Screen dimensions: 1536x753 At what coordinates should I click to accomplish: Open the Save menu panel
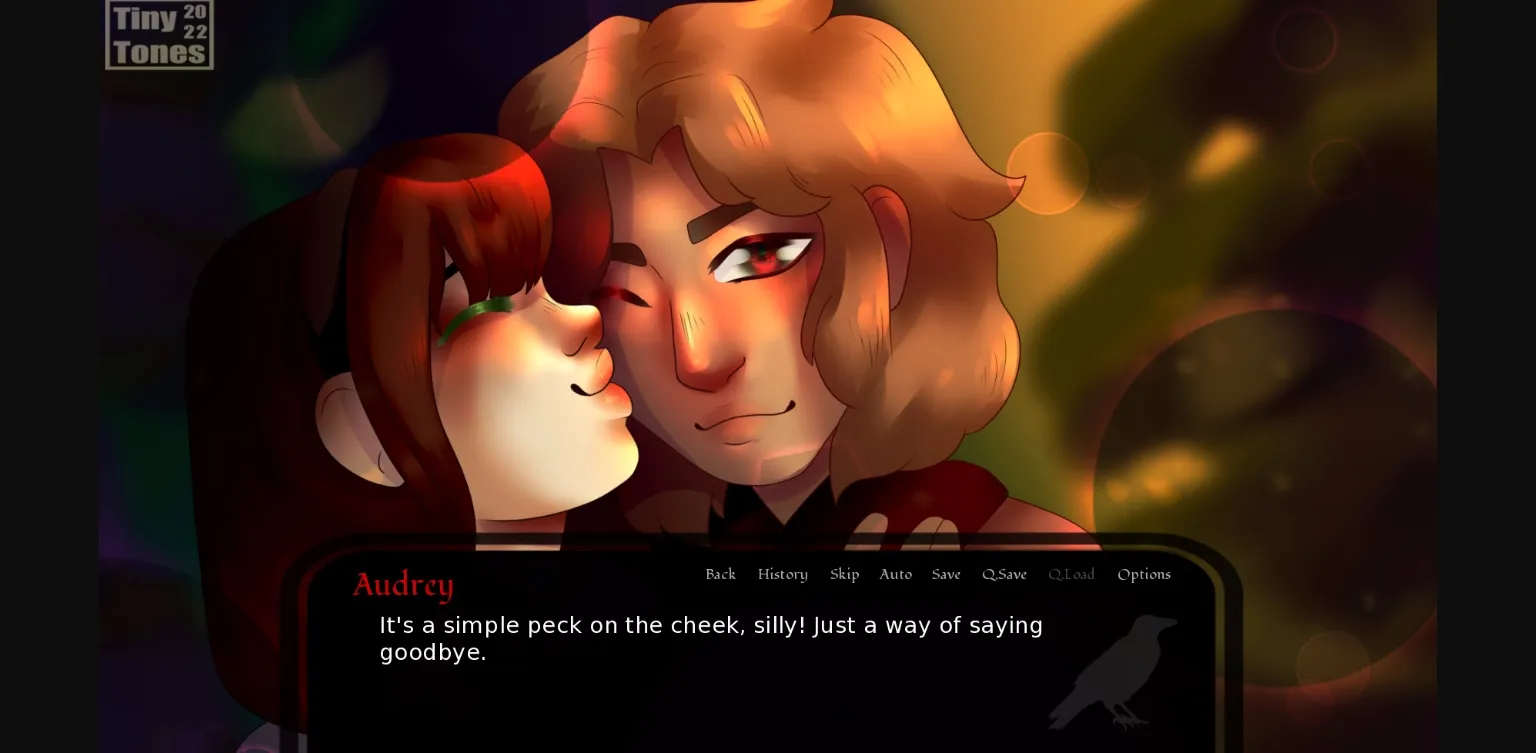945,574
